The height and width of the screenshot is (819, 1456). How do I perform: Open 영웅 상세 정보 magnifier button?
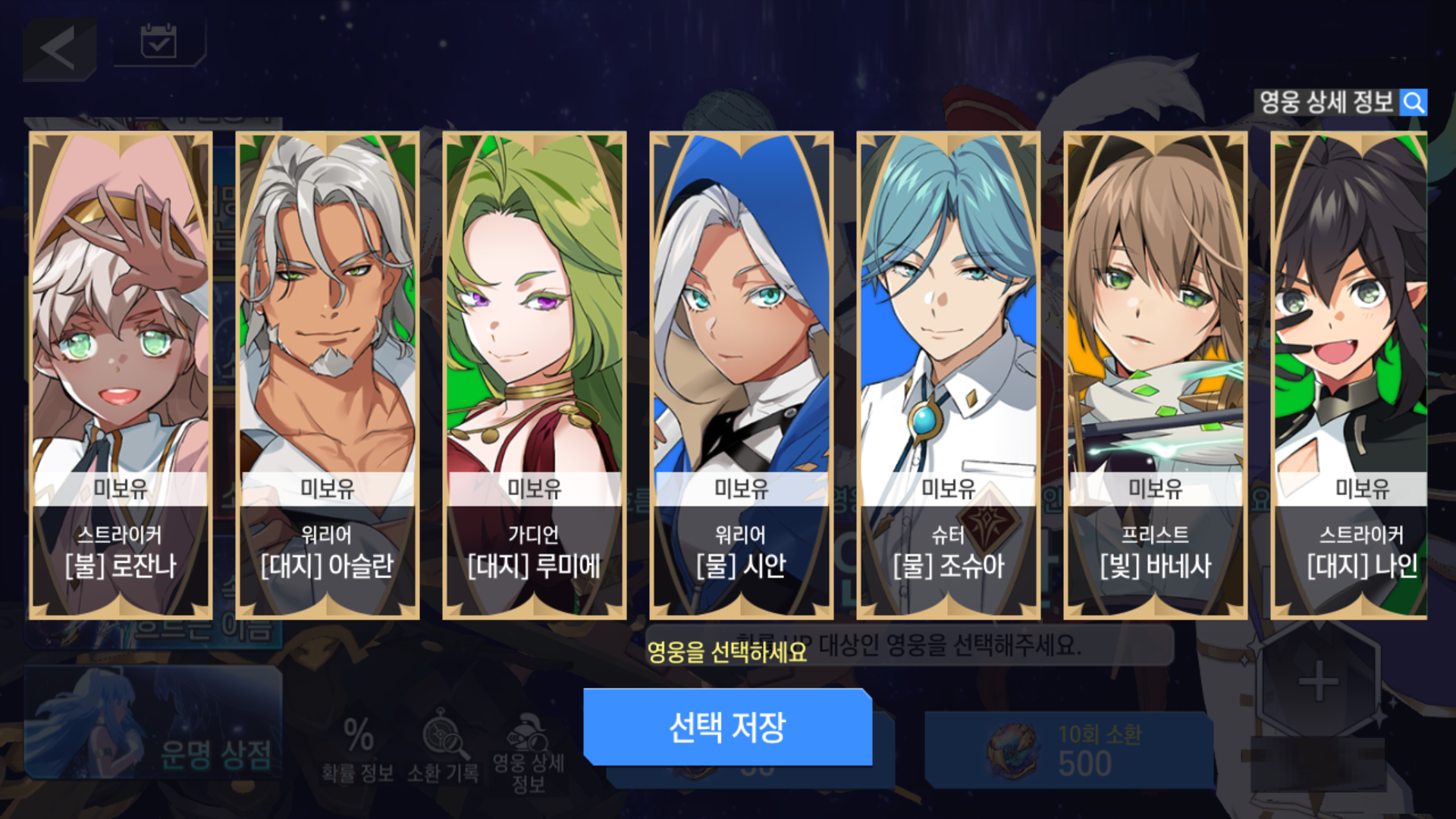click(x=1414, y=102)
